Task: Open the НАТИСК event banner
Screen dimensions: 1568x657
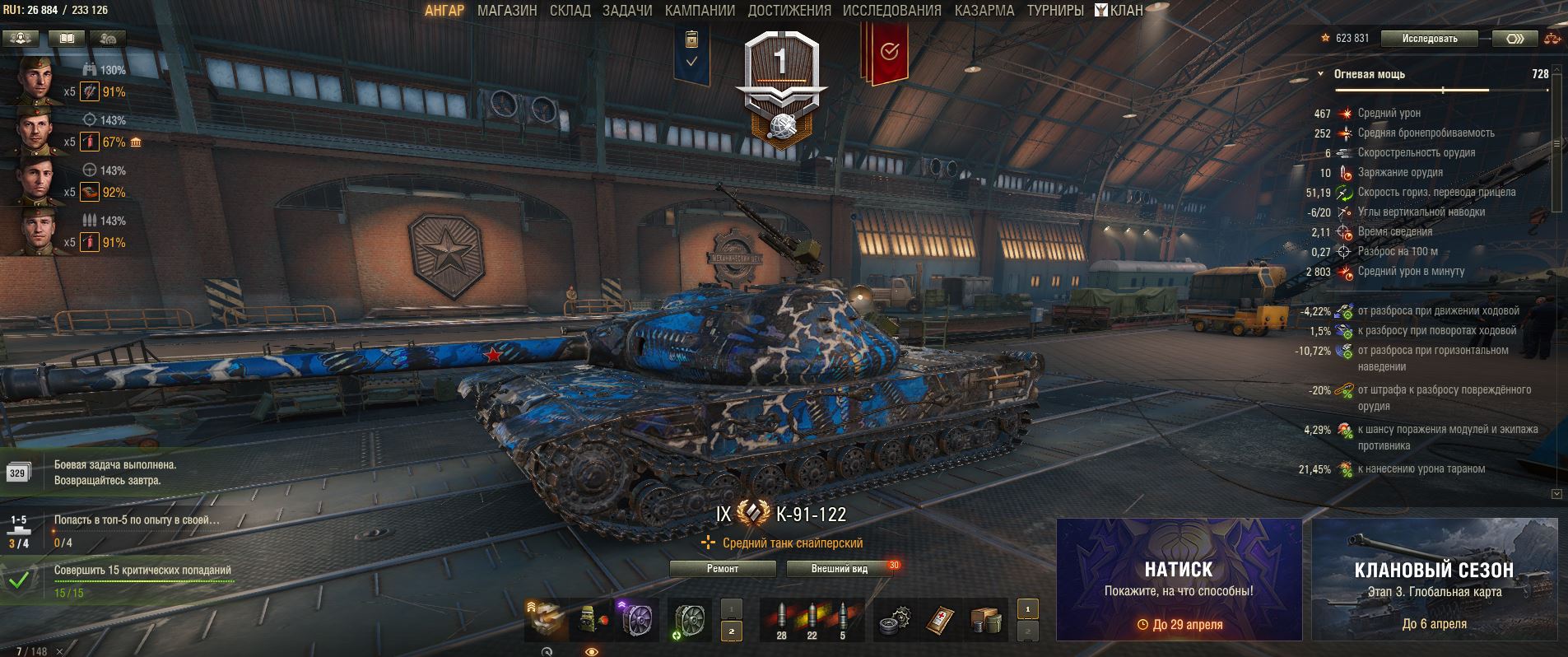Action: click(x=1179, y=579)
